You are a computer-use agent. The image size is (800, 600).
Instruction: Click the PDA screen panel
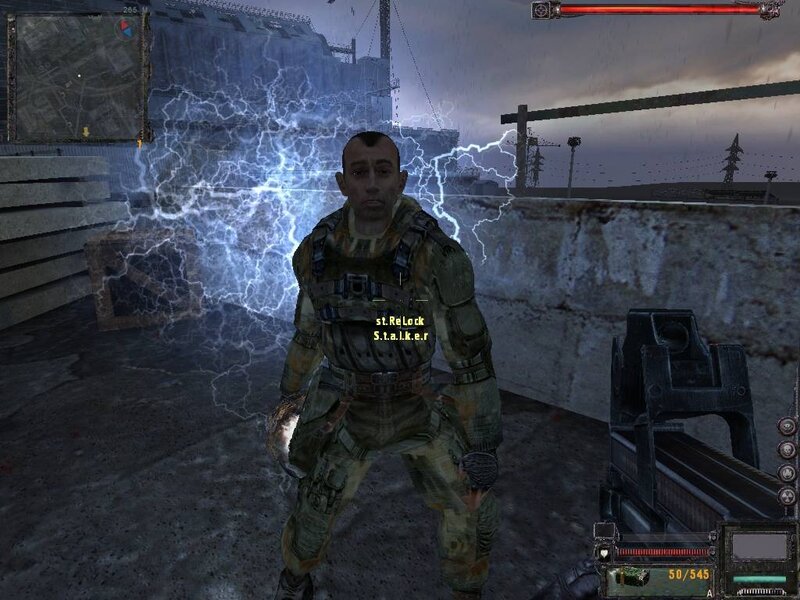point(757,547)
